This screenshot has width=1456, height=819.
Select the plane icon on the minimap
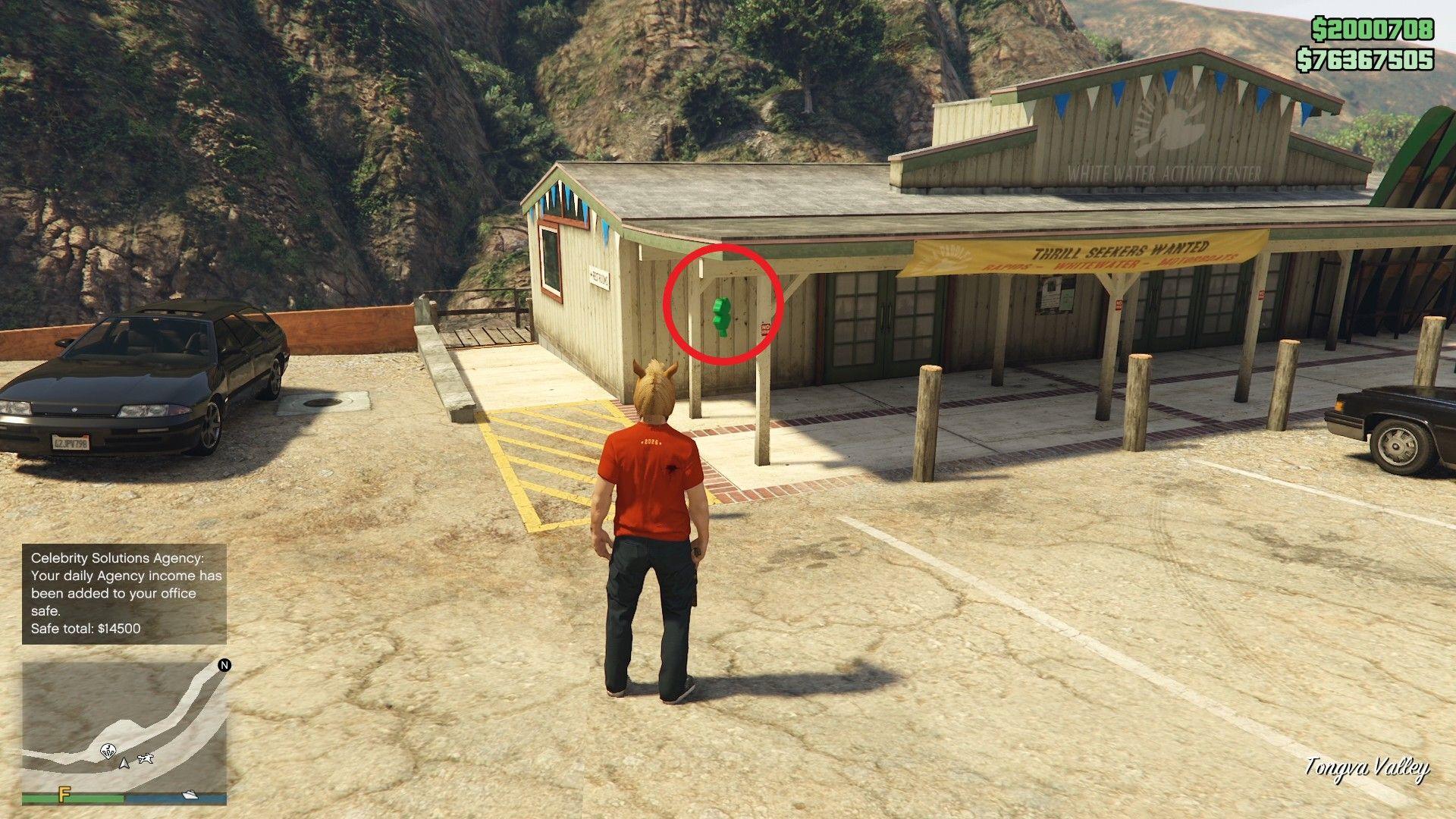[x=146, y=758]
